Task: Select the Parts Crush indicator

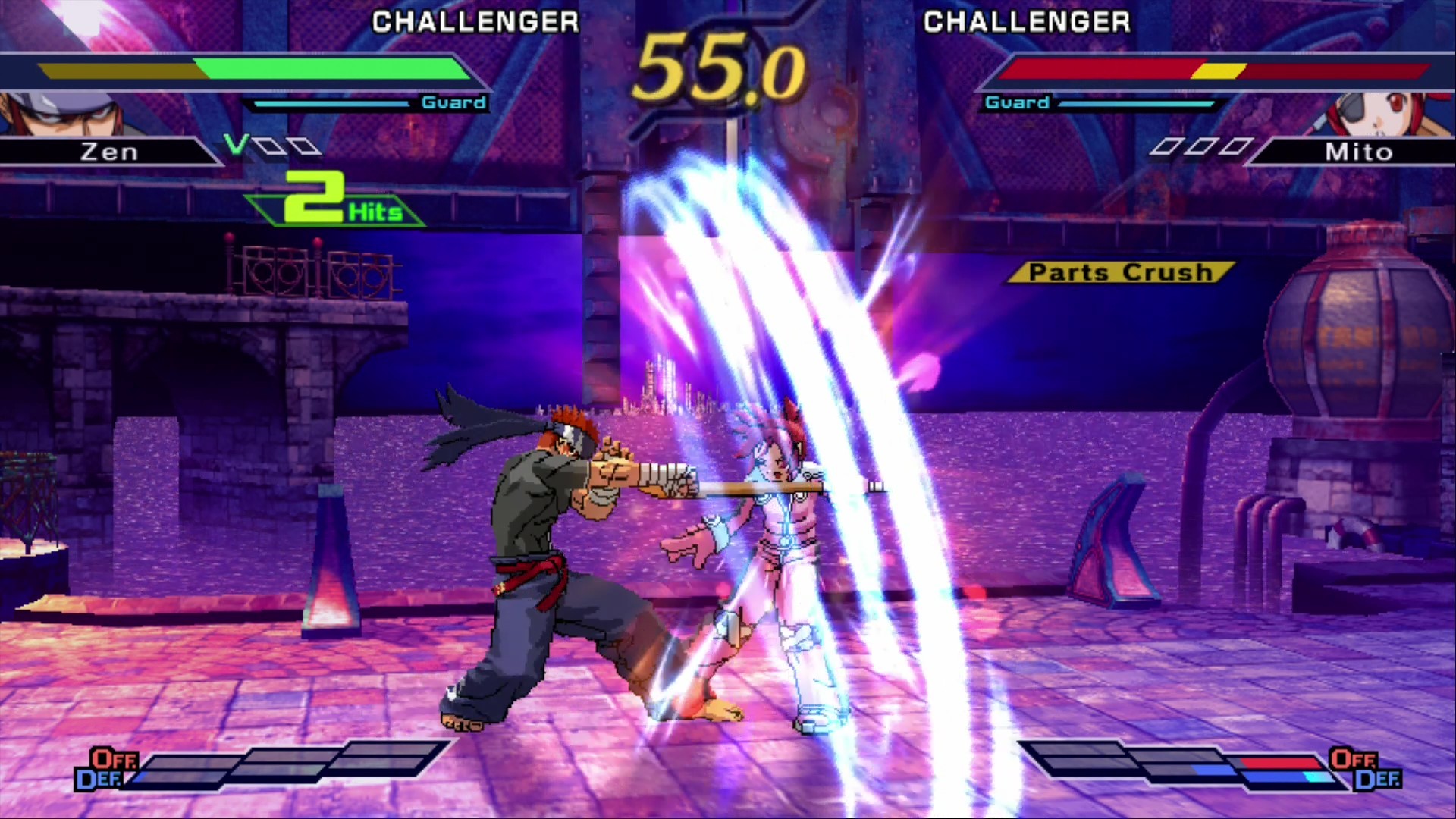Action: pos(1121,272)
